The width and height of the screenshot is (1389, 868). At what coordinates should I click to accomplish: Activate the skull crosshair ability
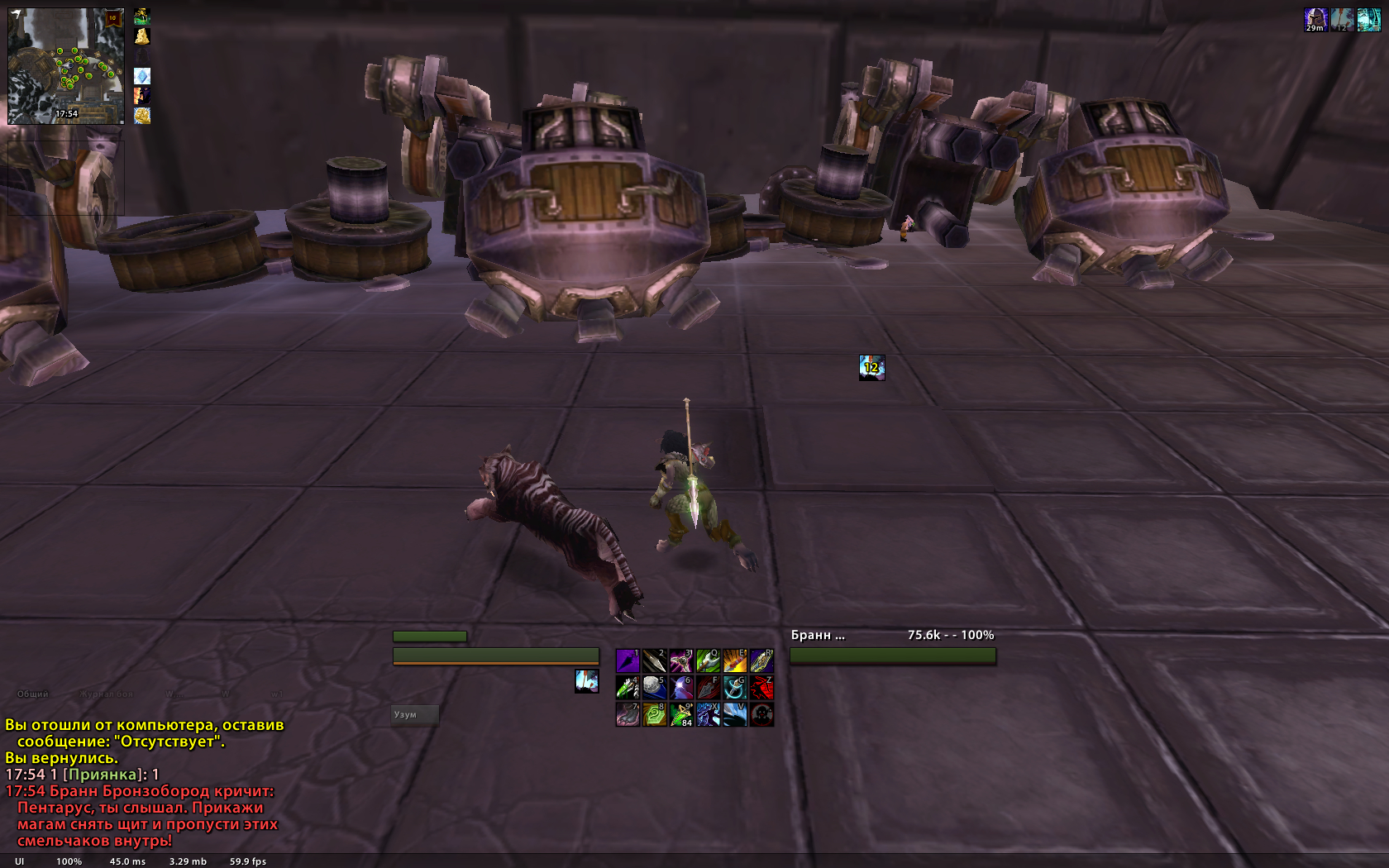tap(761, 714)
